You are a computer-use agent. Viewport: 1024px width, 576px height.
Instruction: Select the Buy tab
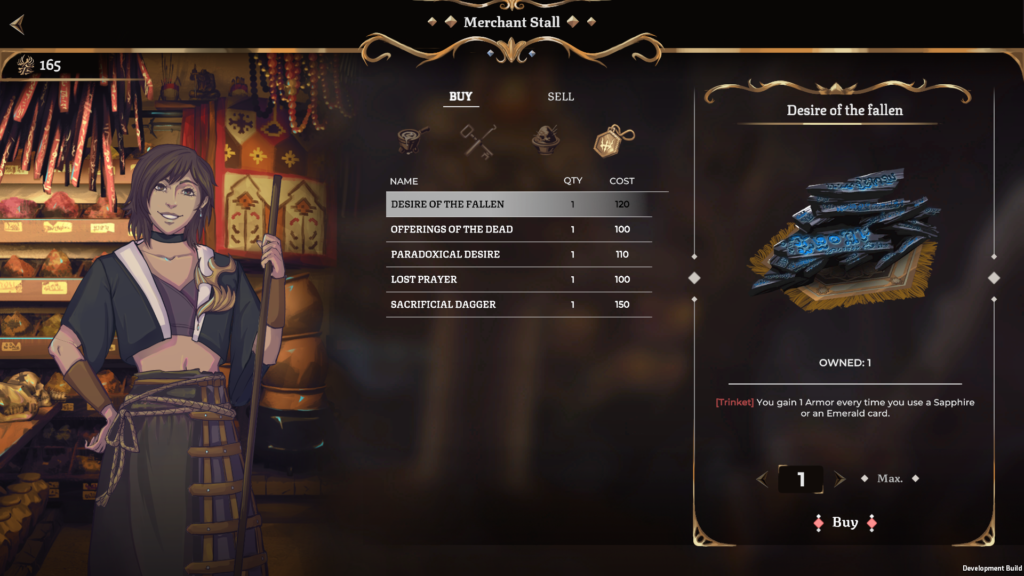pos(461,97)
